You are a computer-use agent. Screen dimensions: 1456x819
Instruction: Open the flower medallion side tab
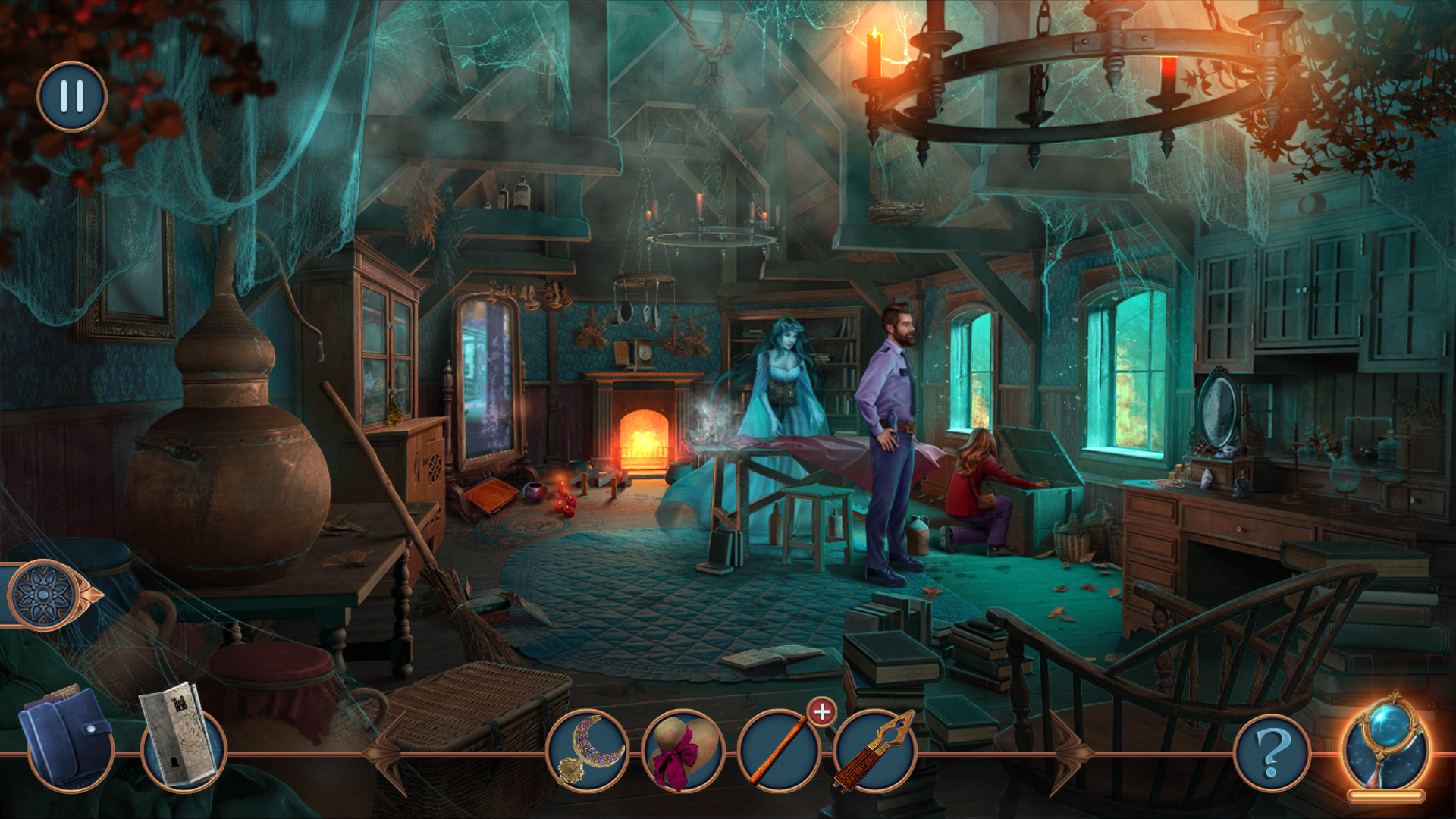click(x=45, y=595)
